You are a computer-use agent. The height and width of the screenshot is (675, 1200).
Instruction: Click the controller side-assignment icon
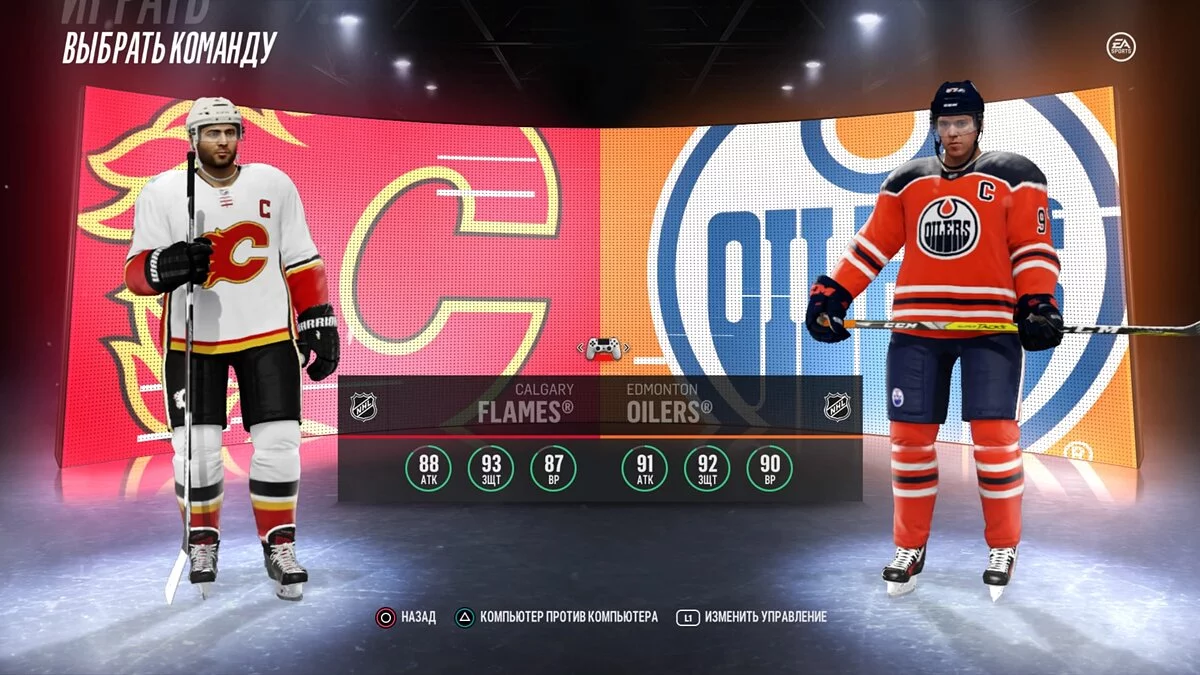(603, 349)
